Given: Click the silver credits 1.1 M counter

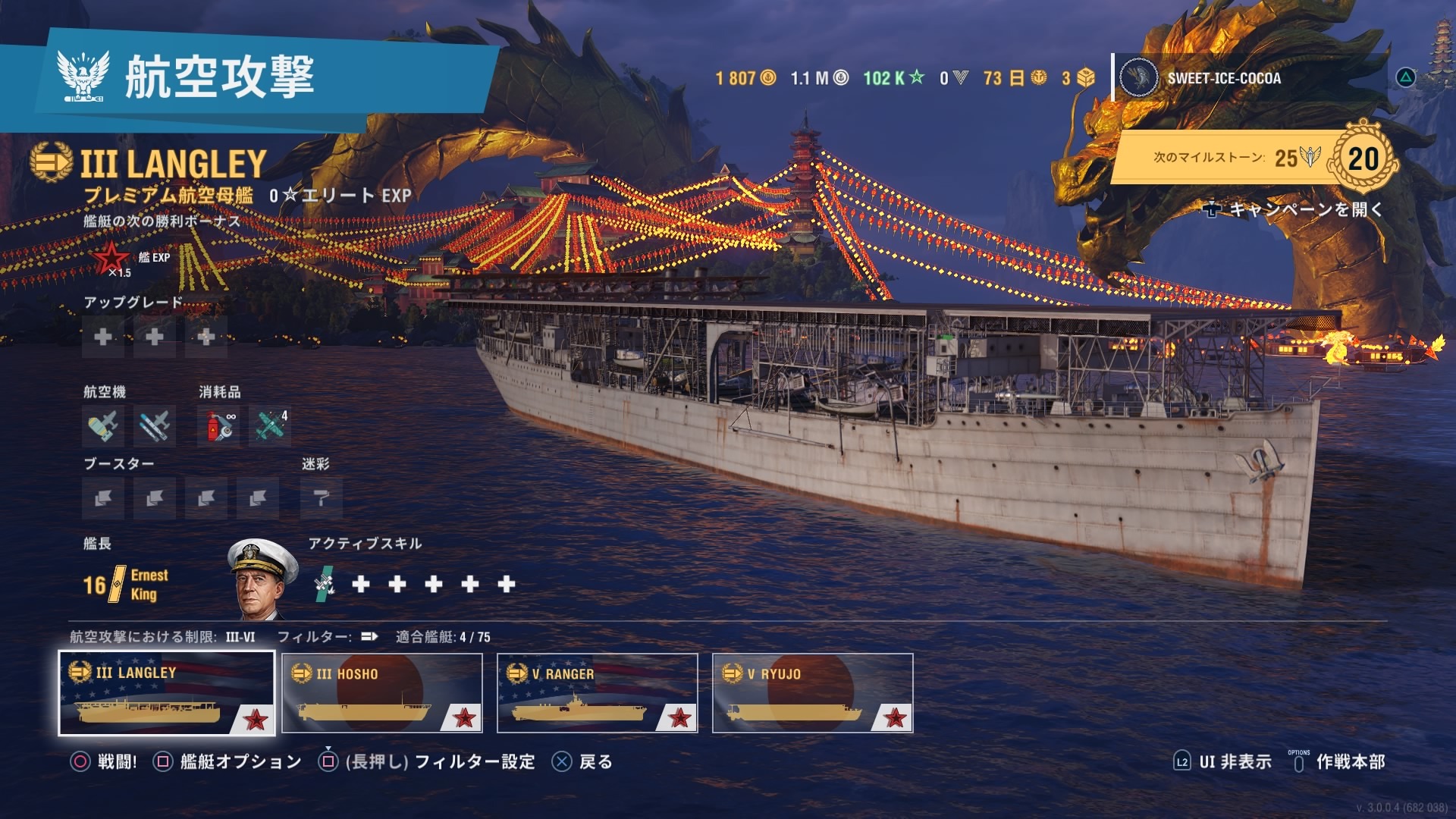Looking at the screenshot, I should tap(819, 78).
